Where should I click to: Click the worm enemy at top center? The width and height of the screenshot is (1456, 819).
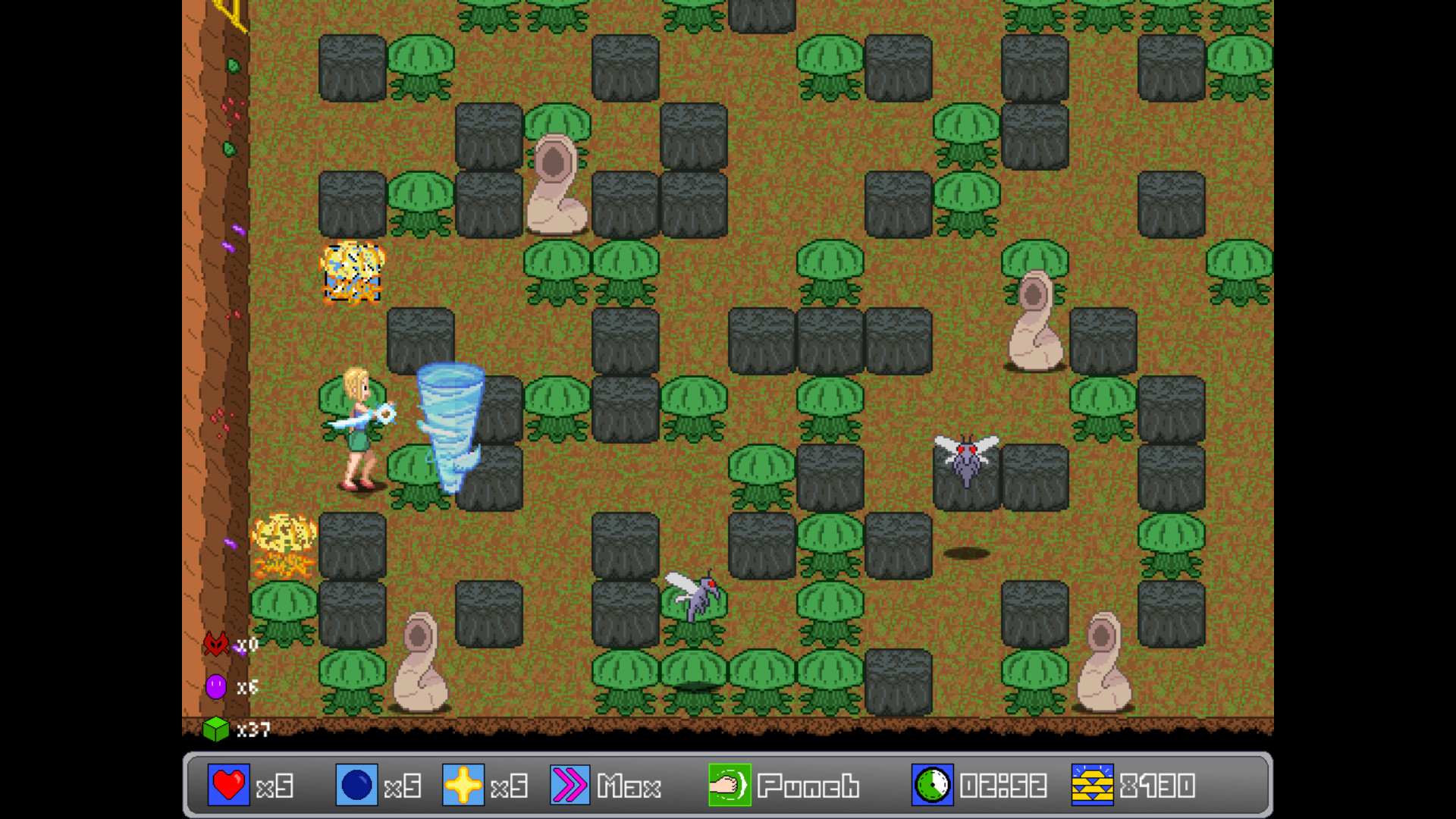[556, 182]
